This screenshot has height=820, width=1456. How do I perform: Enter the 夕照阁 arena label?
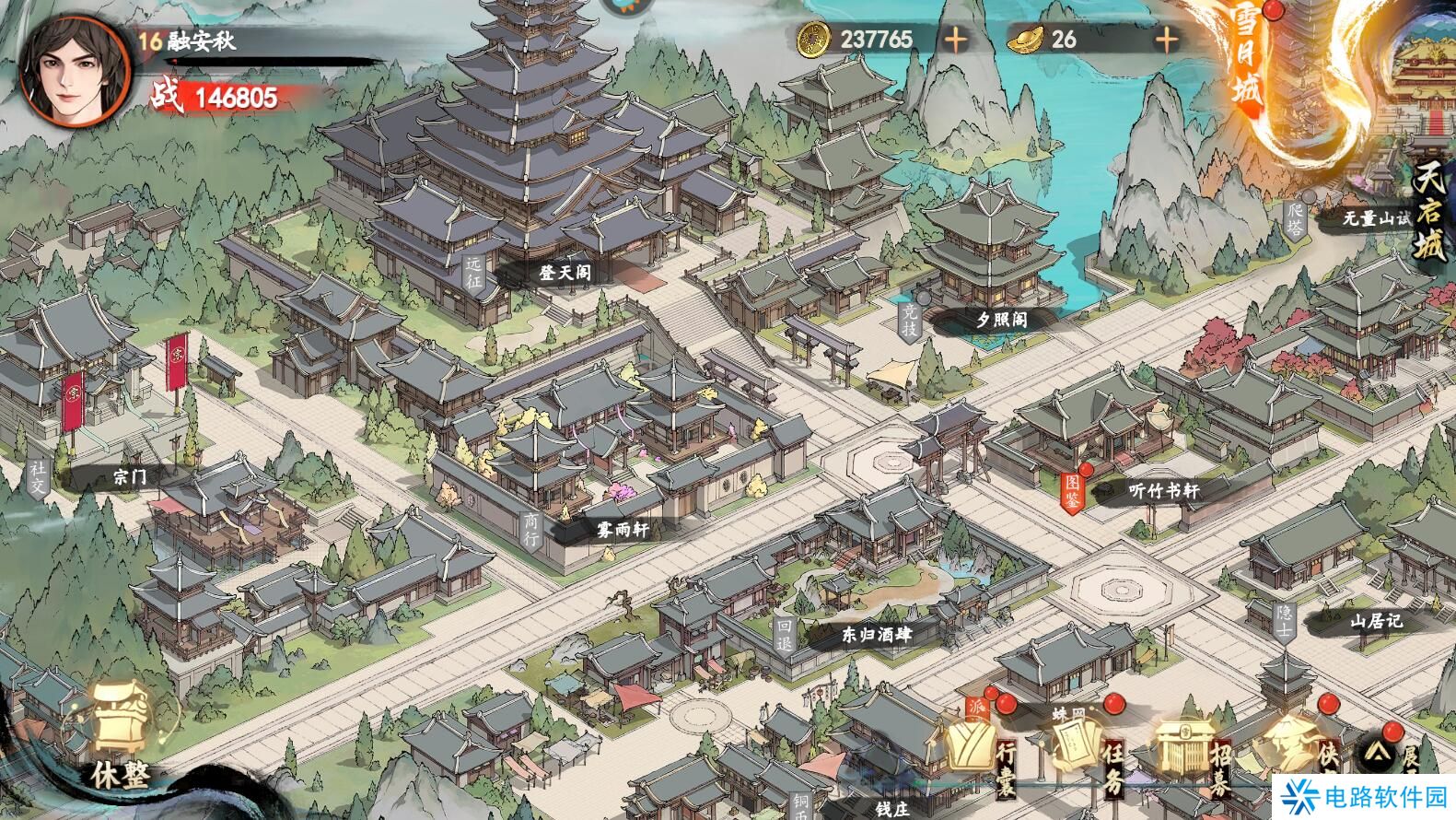(1000, 320)
